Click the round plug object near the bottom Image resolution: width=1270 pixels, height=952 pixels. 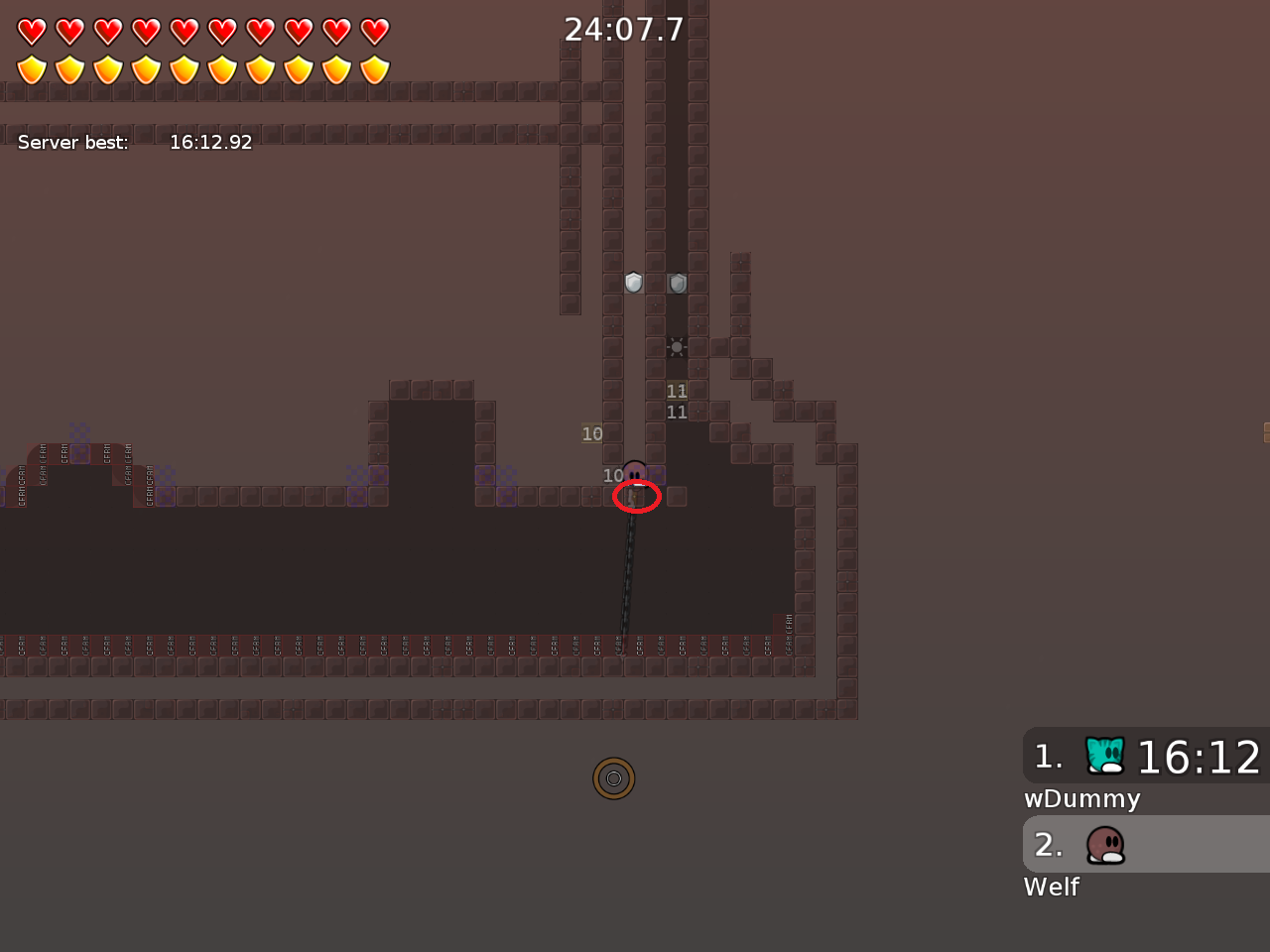pyautogui.click(x=613, y=778)
